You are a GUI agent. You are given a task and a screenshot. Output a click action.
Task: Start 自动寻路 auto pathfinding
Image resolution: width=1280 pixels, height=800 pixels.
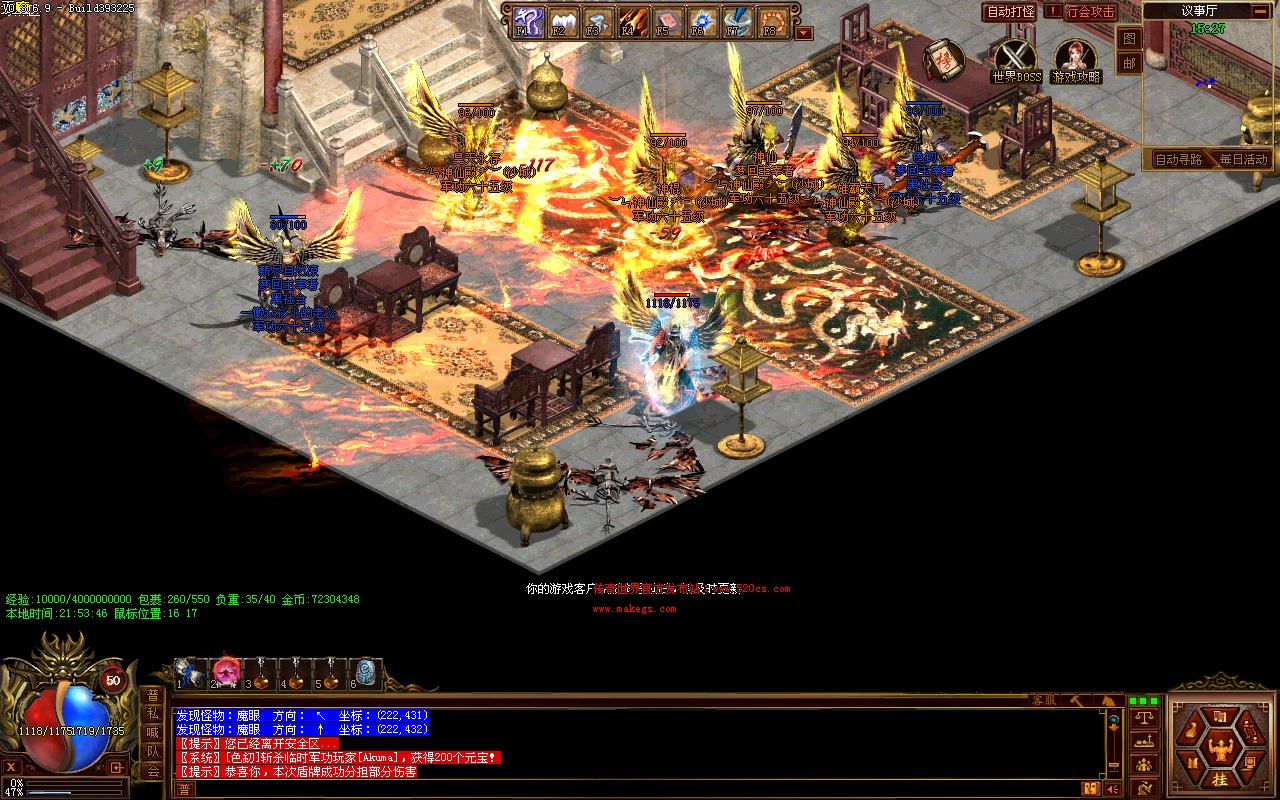1179,159
